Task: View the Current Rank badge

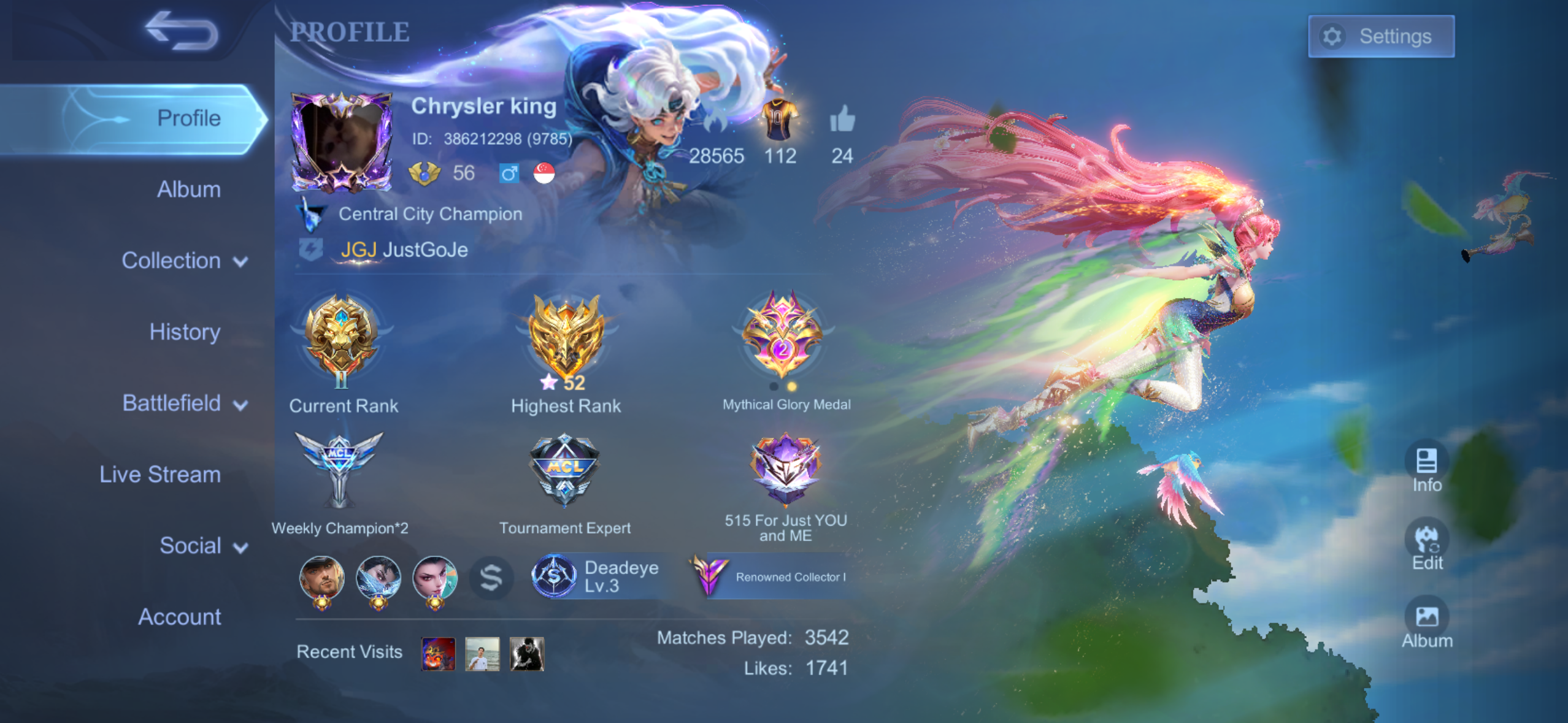Action: point(342,340)
